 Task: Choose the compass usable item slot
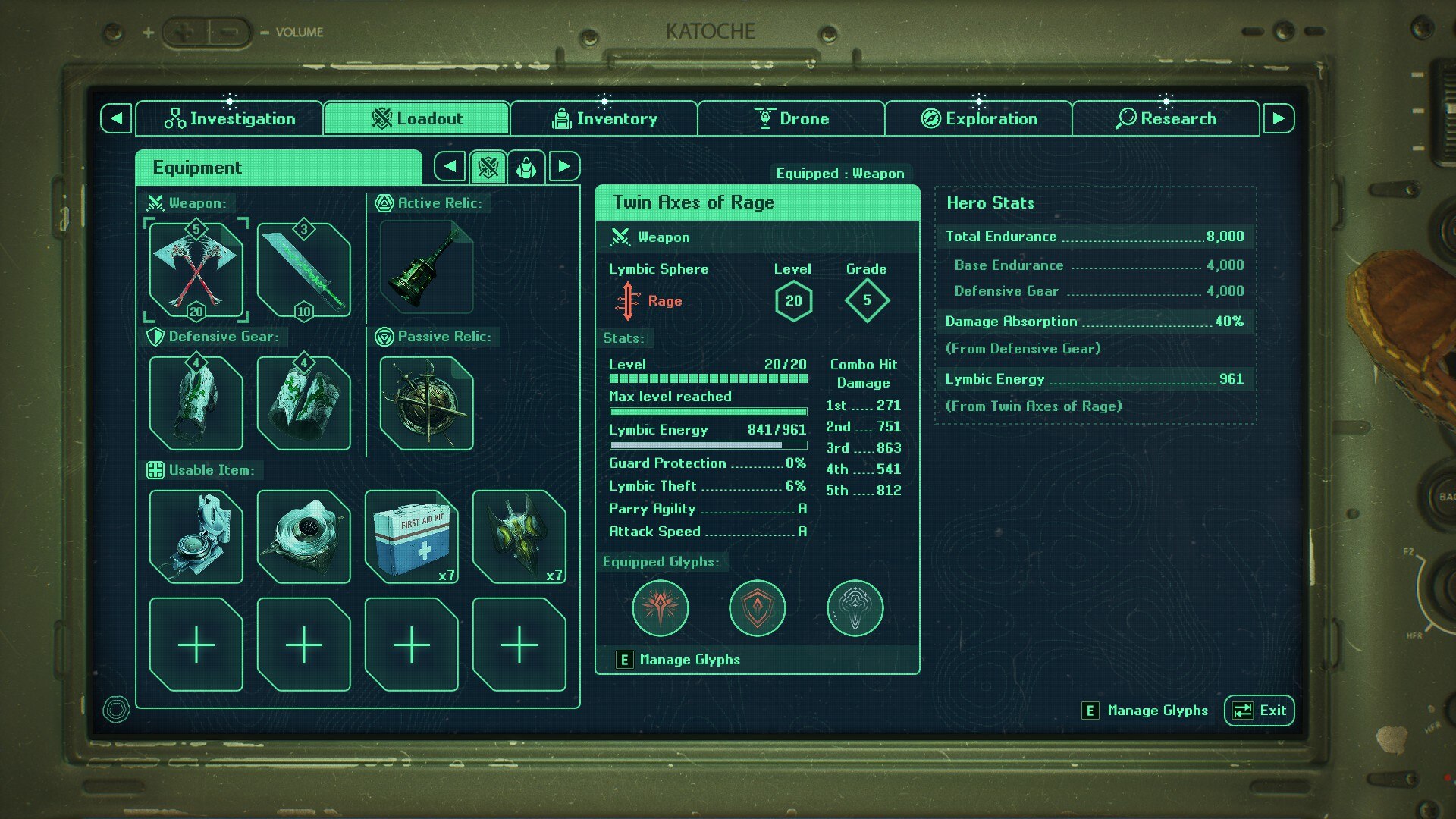tap(196, 537)
